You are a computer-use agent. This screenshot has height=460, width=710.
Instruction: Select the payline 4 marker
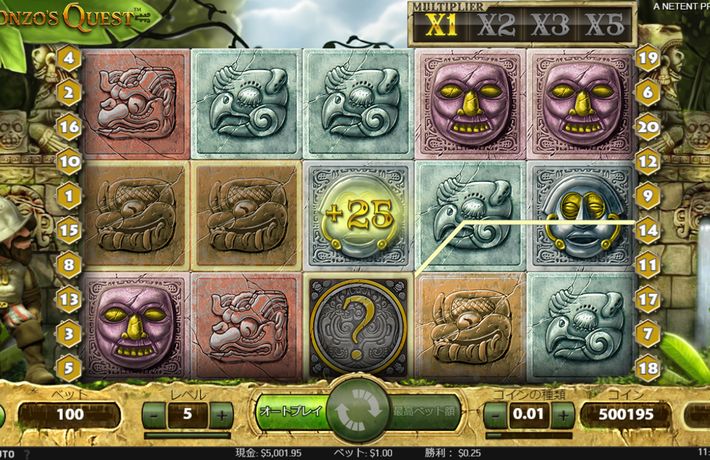click(70, 57)
